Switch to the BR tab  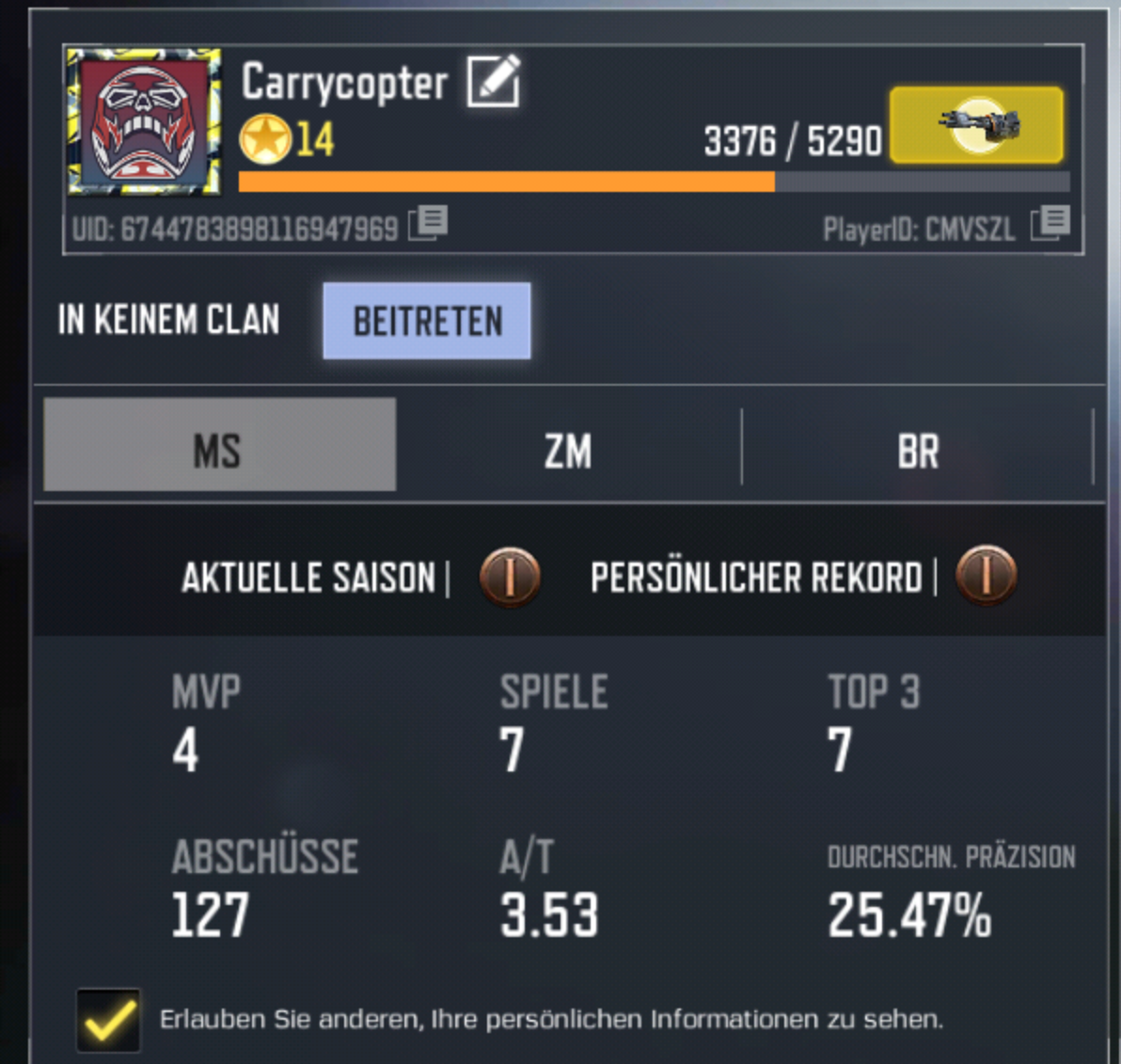coord(917,450)
